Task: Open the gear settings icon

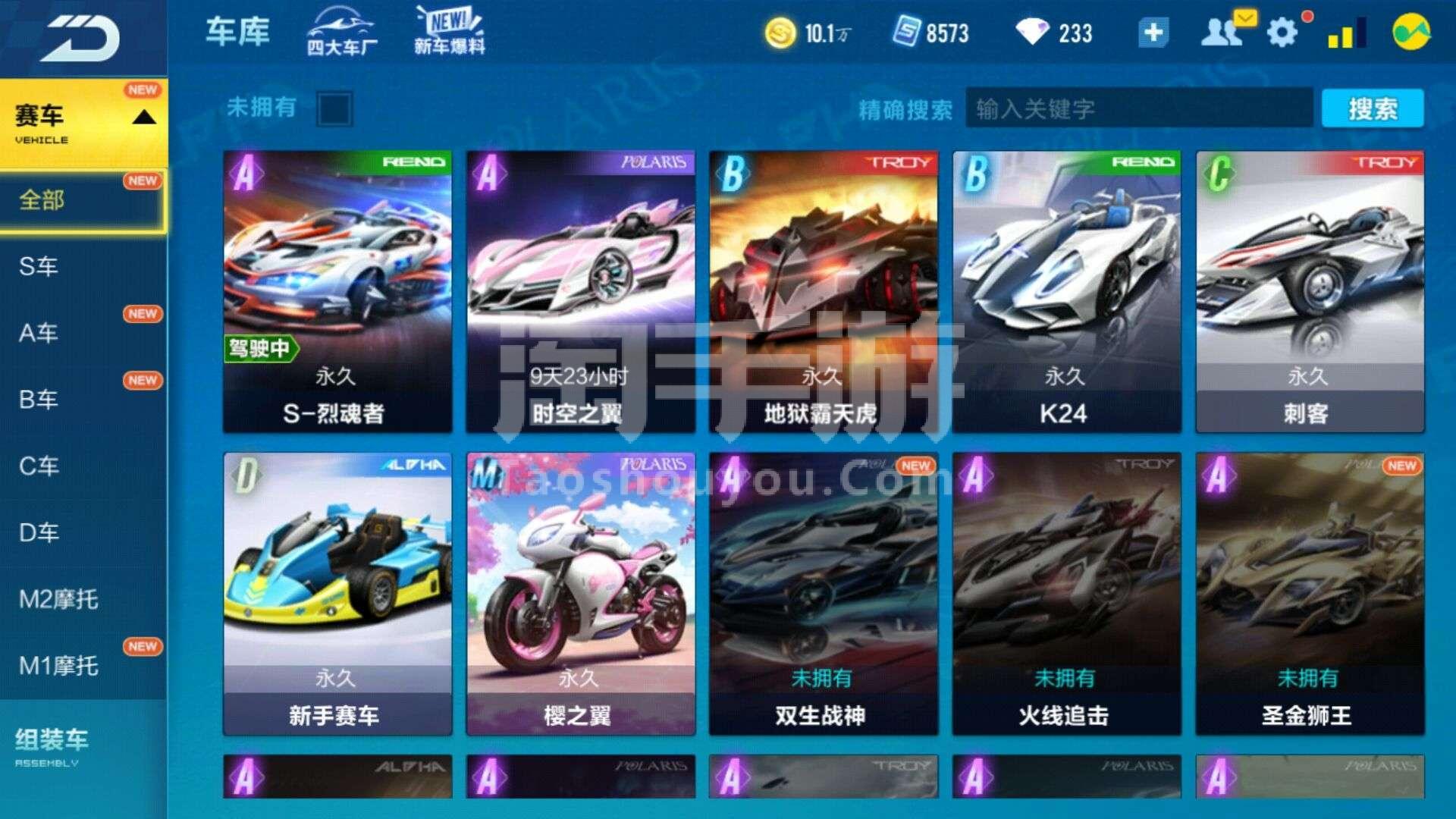Action: (1282, 33)
